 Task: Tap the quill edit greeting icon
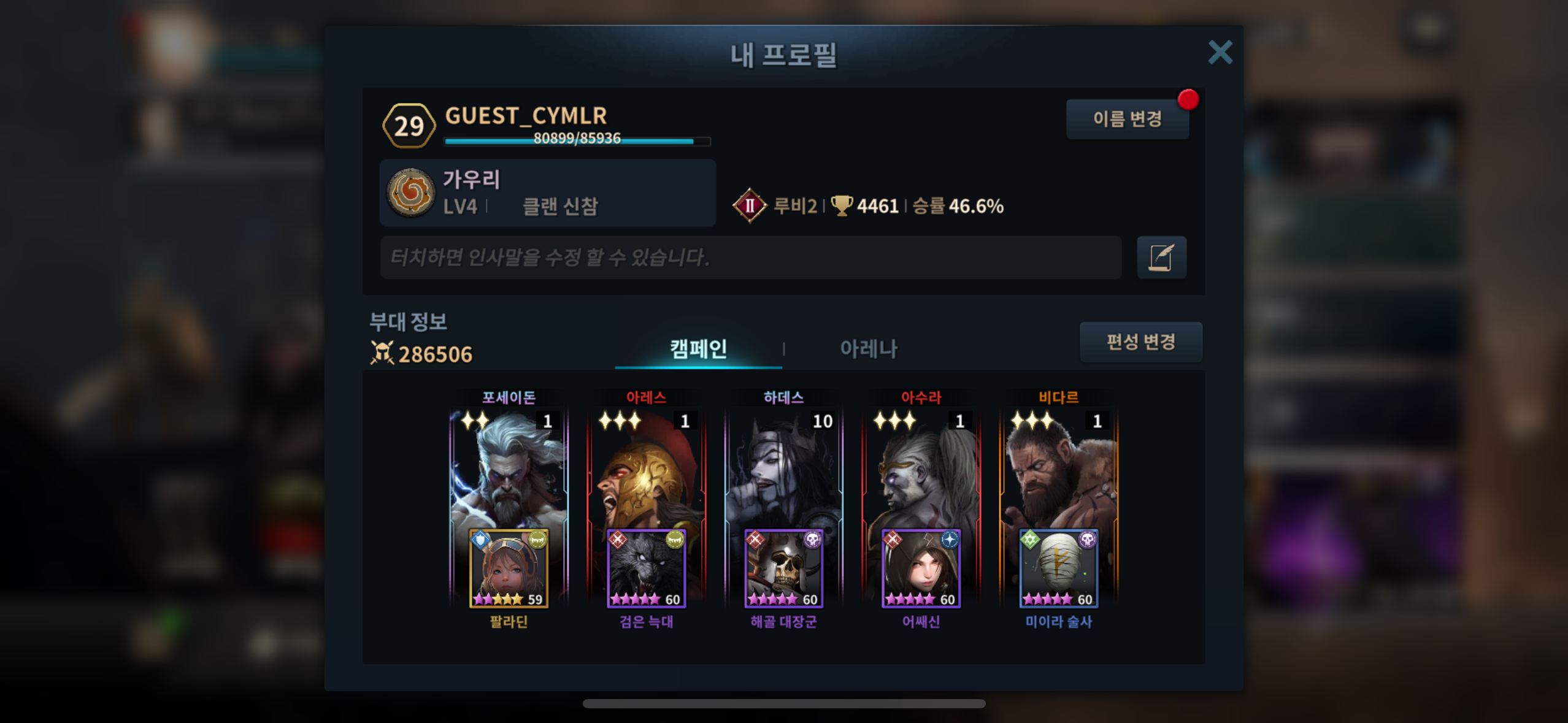pyautogui.click(x=1161, y=258)
